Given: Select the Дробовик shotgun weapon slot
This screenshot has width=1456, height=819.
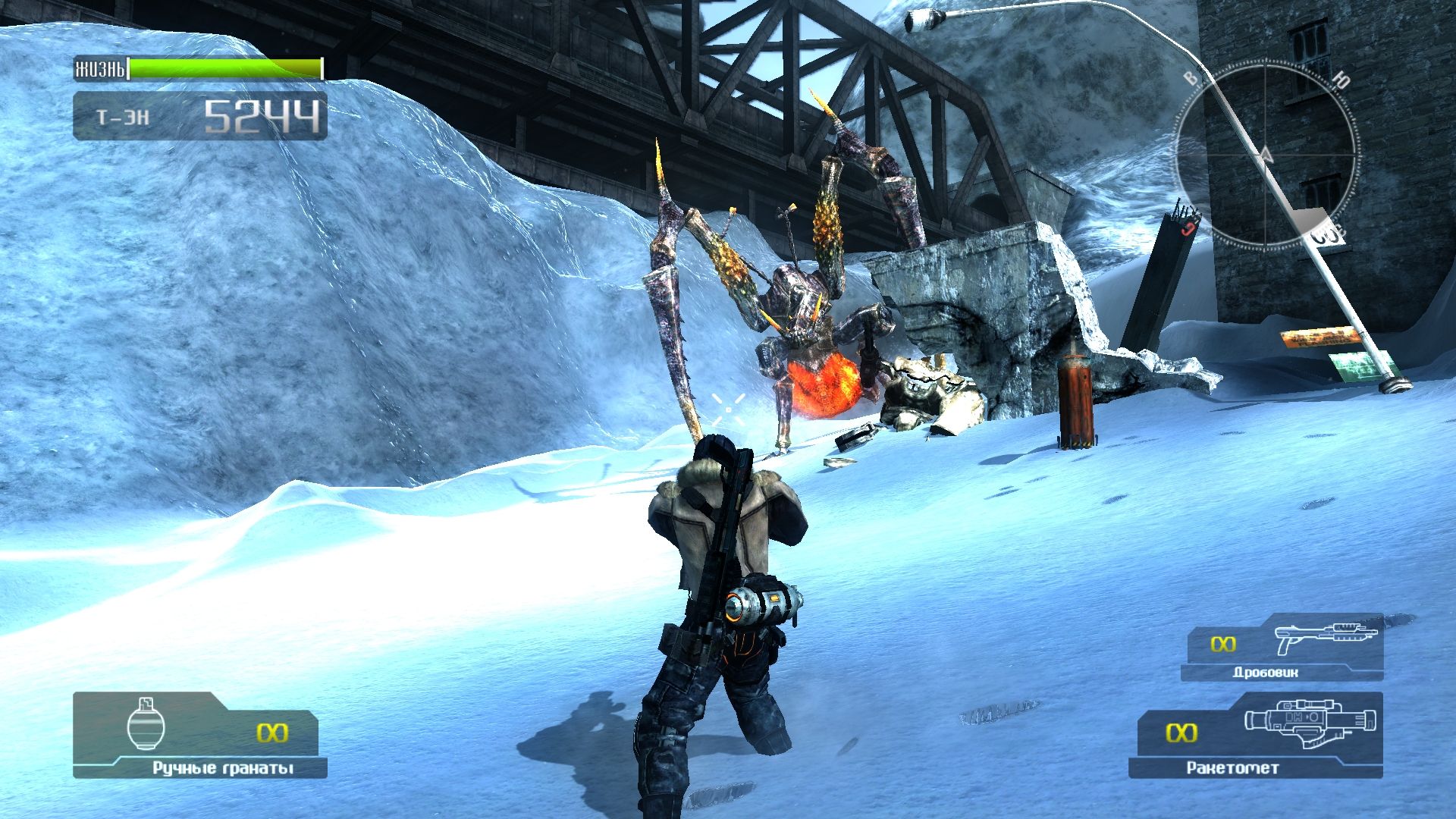Looking at the screenshot, I should tap(1283, 648).
